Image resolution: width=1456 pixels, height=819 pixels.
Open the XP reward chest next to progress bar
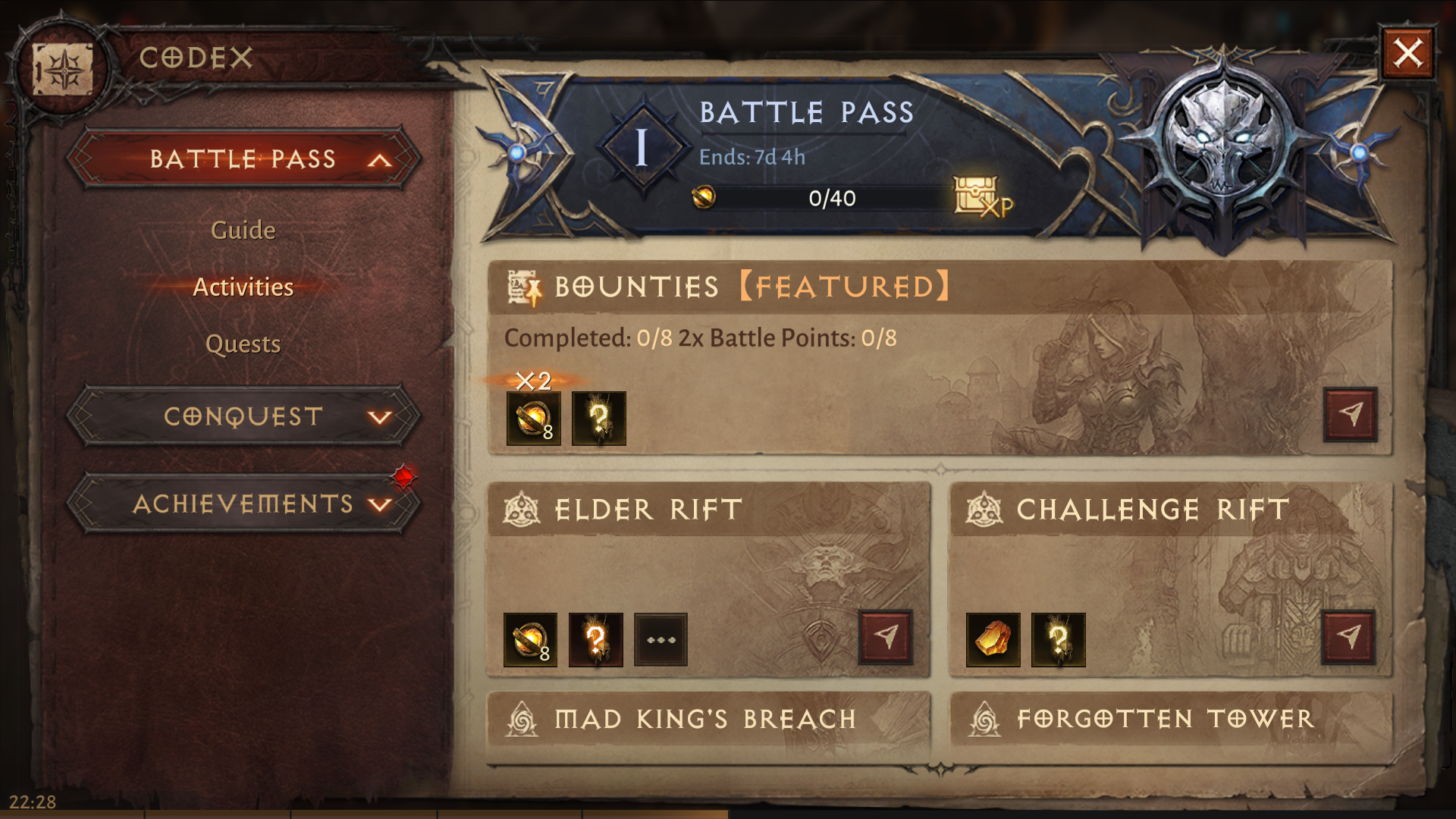(977, 196)
